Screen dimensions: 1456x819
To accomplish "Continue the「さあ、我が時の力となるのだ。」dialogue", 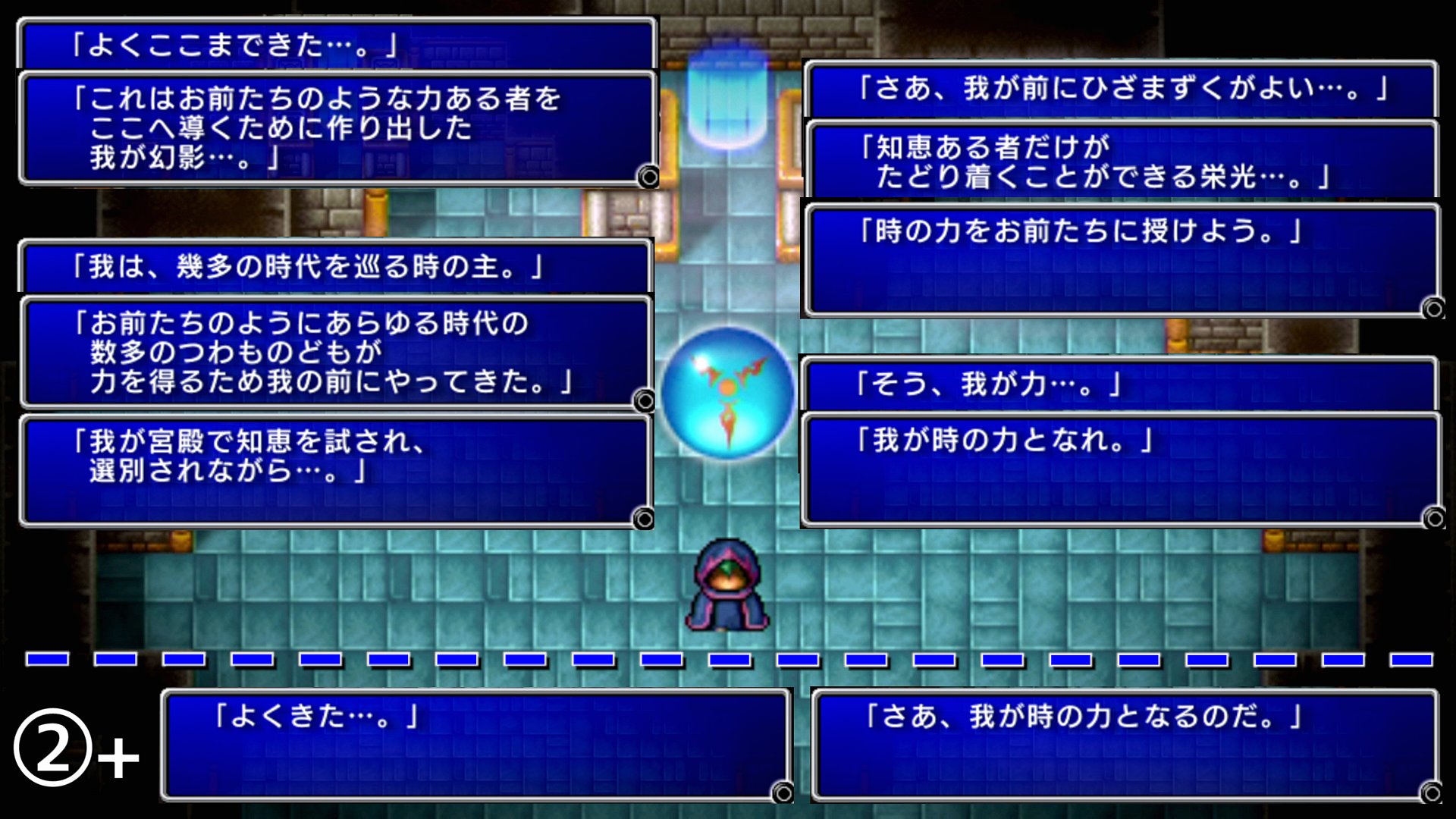I will click(x=1431, y=793).
